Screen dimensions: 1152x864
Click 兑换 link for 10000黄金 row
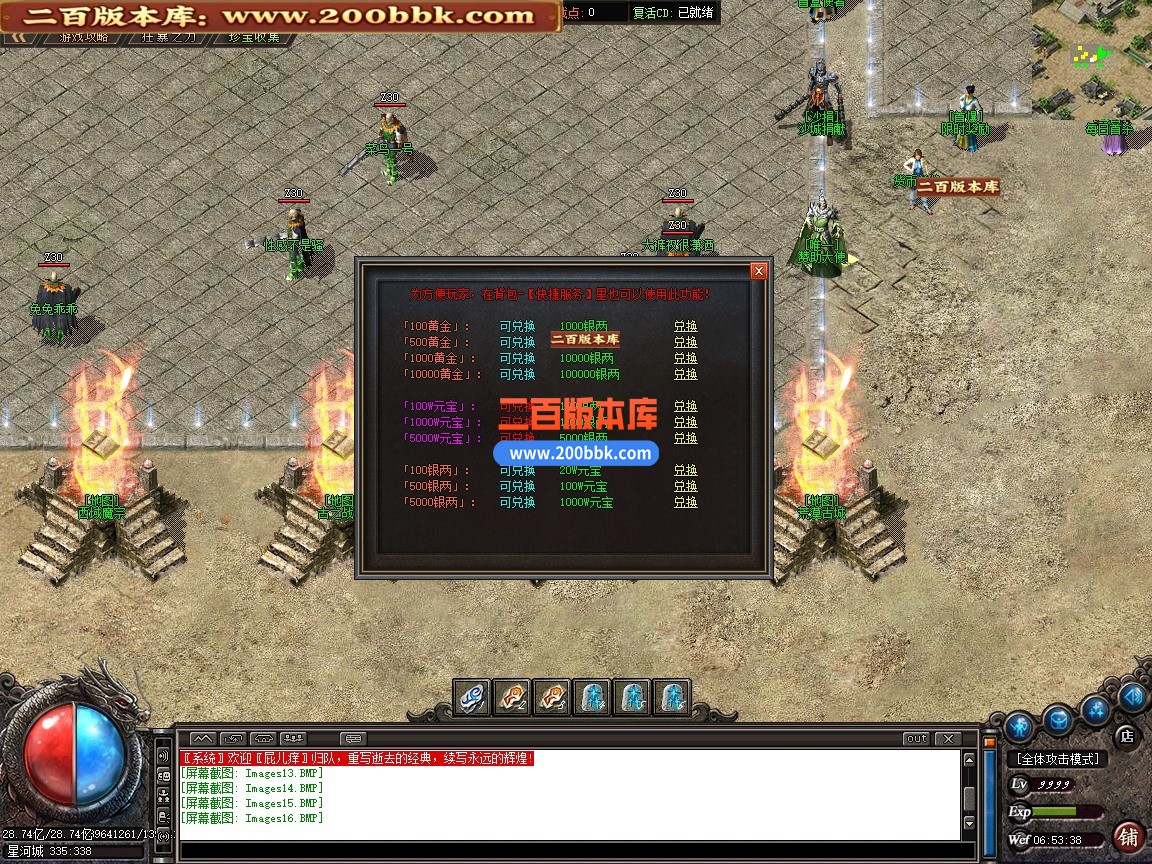click(x=685, y=374)
